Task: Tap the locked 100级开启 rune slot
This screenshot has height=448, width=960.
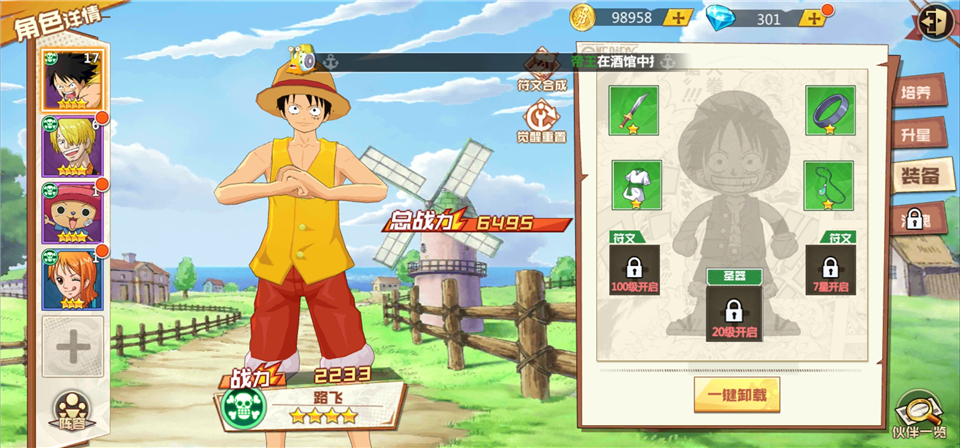Action: tap(634, 270)
